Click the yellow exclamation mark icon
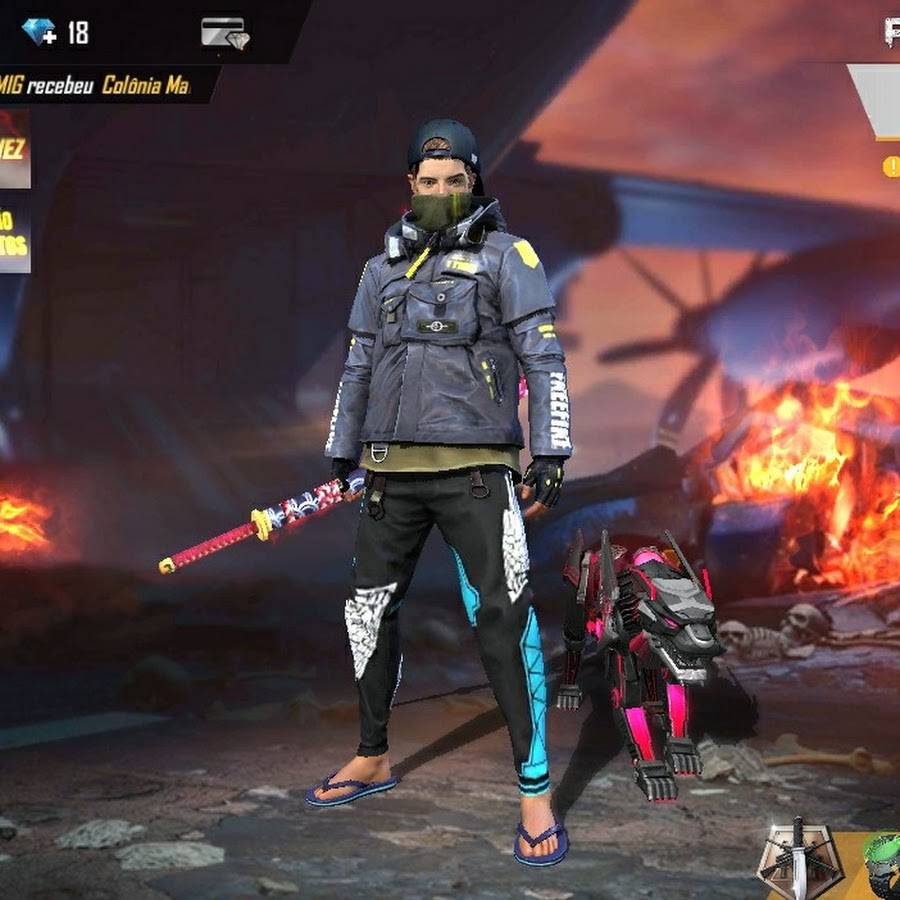 click(x=890, y=167)
